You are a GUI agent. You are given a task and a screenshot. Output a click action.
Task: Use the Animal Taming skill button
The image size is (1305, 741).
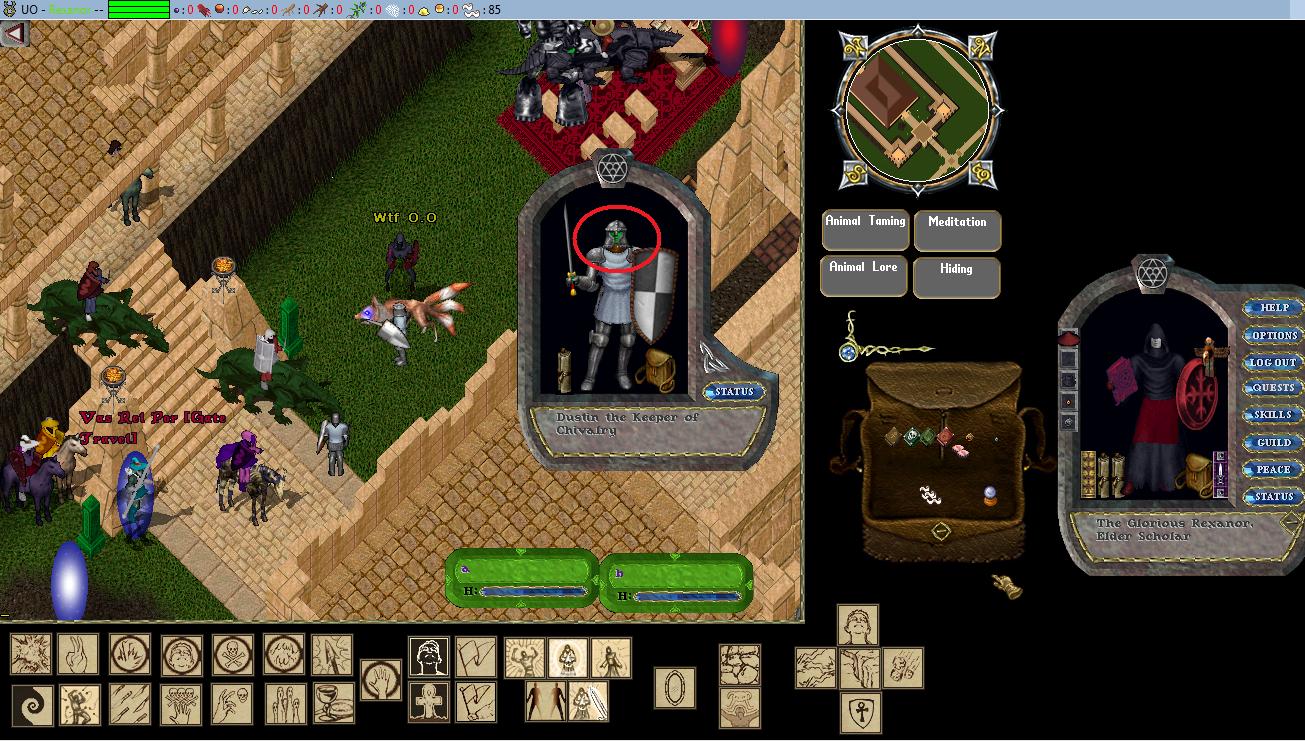click(x=866, y=229)
